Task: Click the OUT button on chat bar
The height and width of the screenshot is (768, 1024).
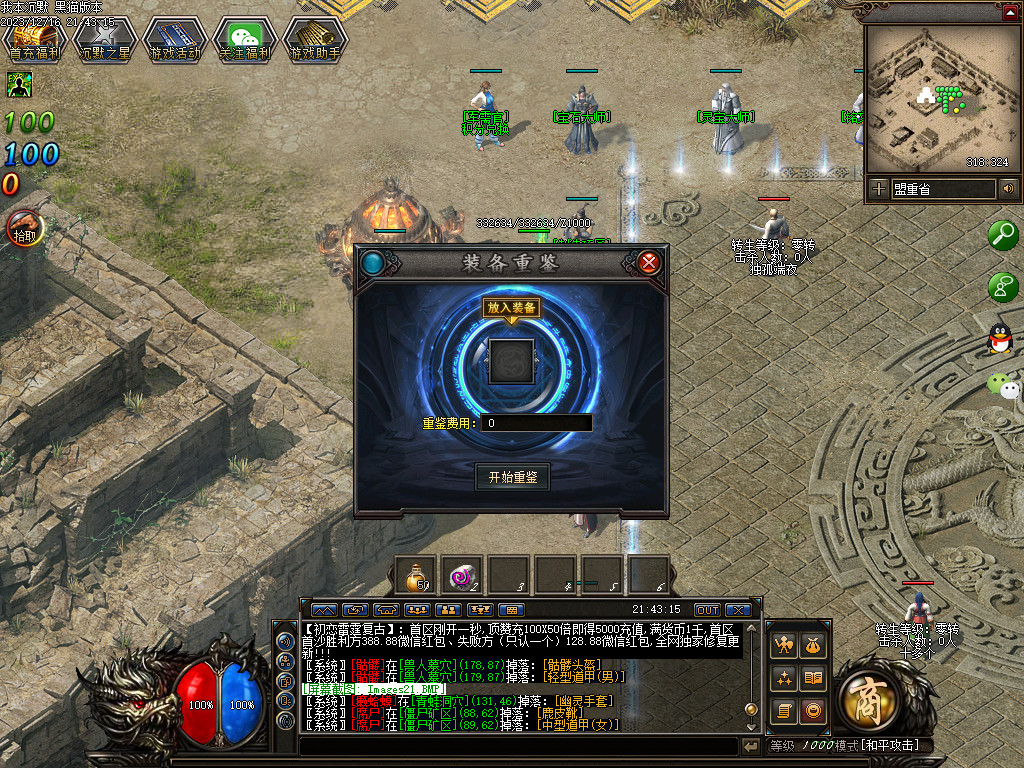Action: tap(707, 609)
